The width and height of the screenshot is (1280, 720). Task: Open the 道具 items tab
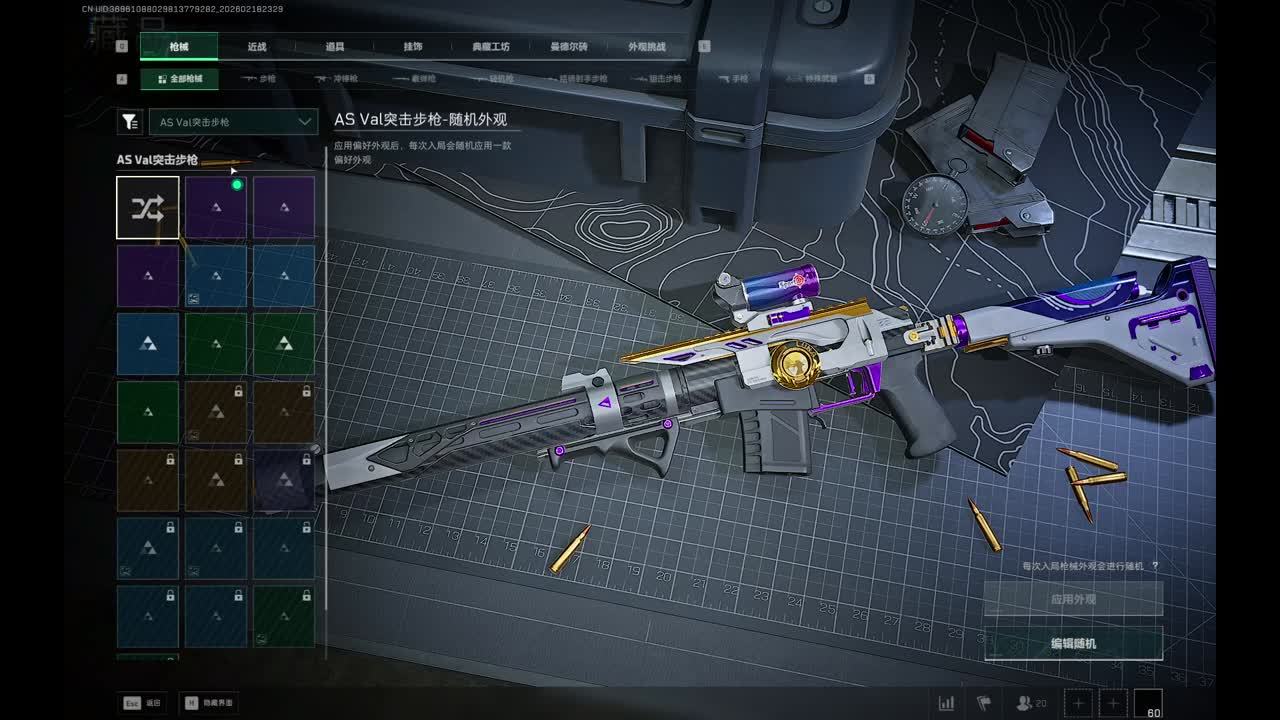pyautogui.click(x=335, y=47)
